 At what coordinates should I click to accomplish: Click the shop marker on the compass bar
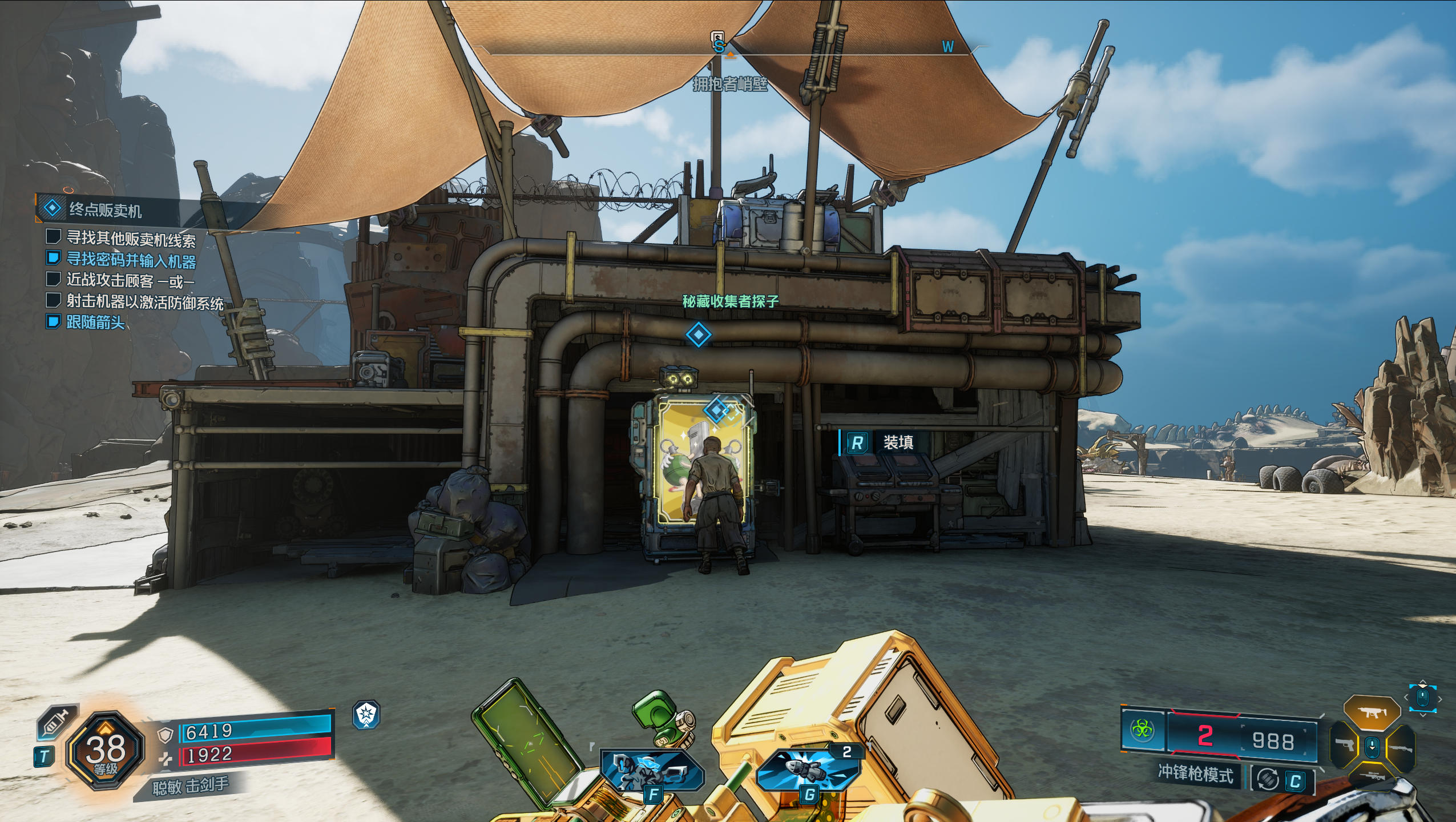coord(717,39)
